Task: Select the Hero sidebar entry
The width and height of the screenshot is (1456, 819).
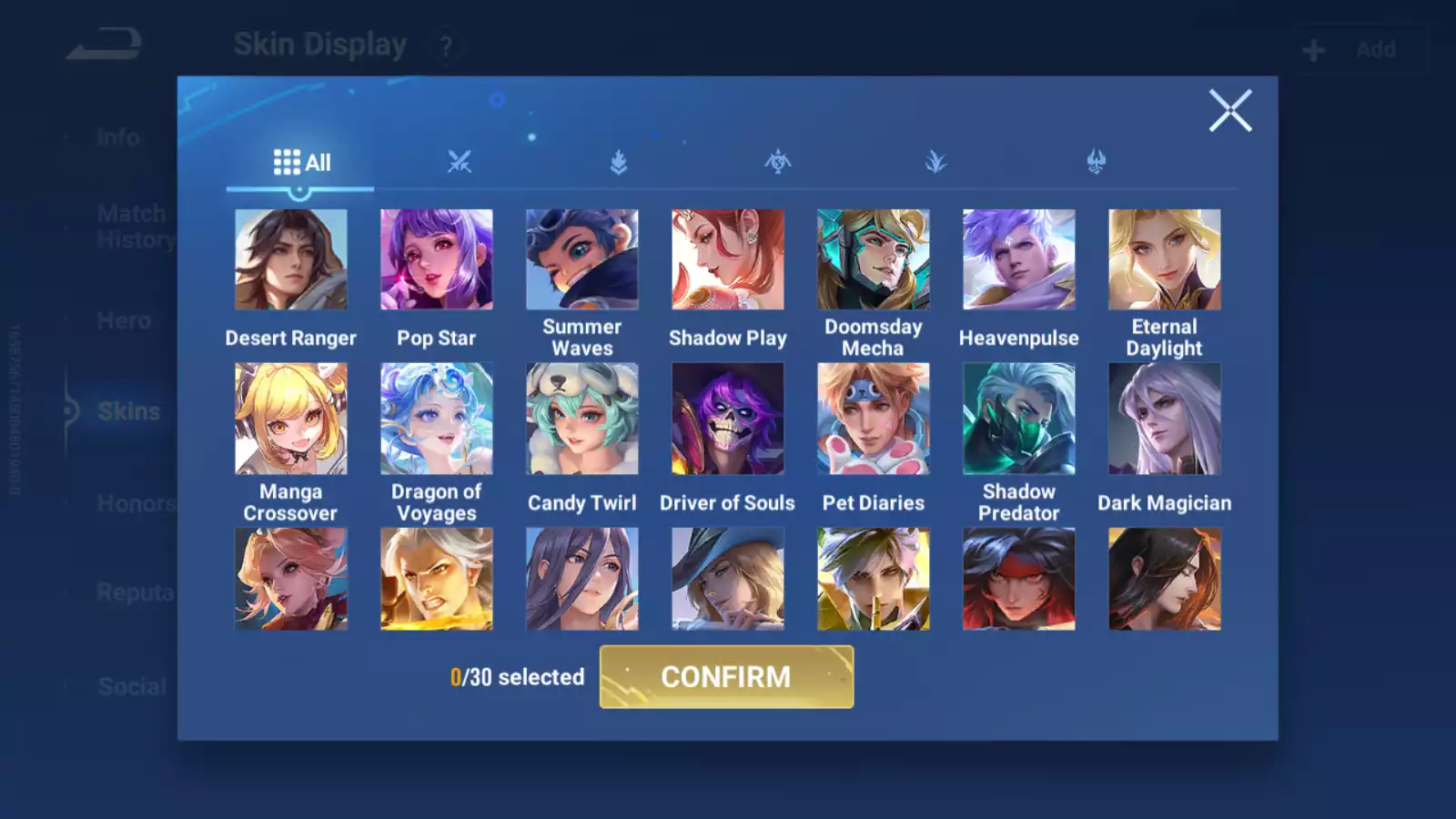Action: coord(125,320)
